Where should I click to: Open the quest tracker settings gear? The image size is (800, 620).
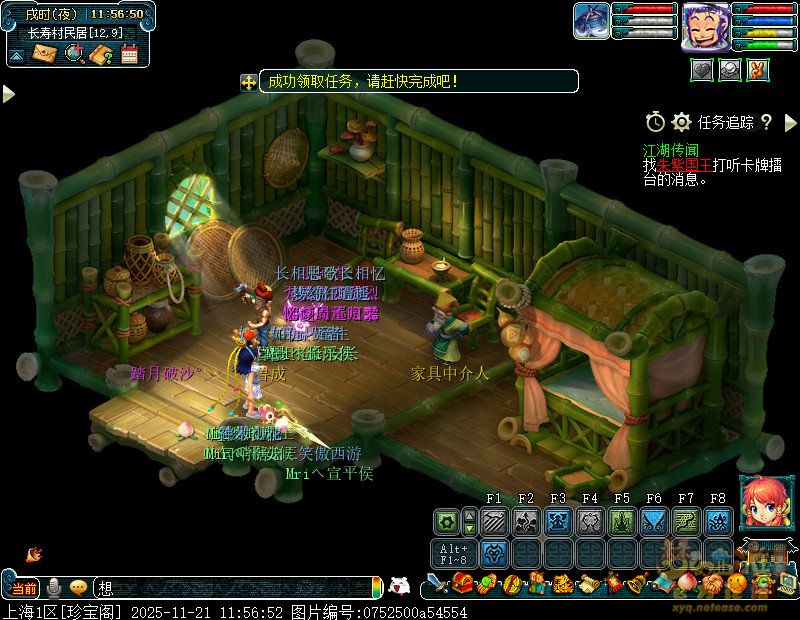(x=682, y=122)
